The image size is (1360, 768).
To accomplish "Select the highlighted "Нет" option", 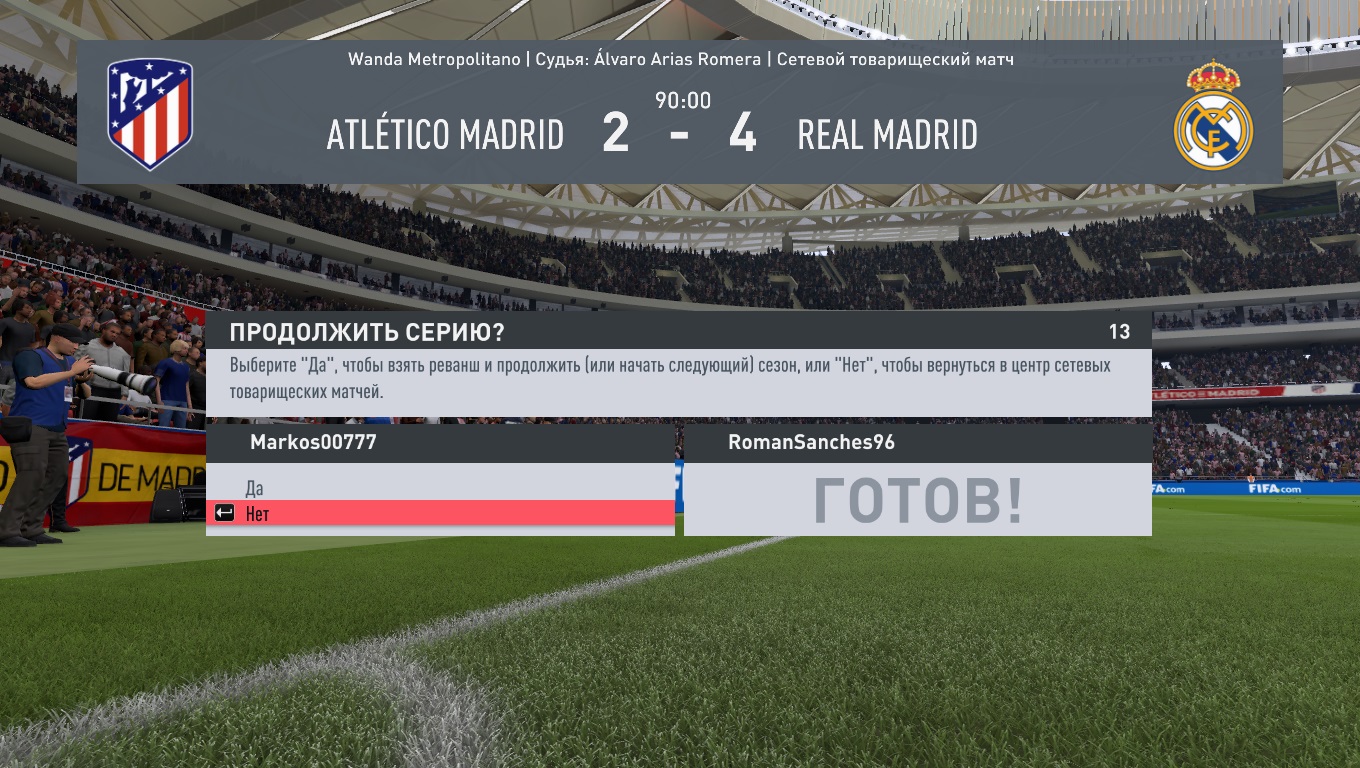I will click(x=258, y=514).
